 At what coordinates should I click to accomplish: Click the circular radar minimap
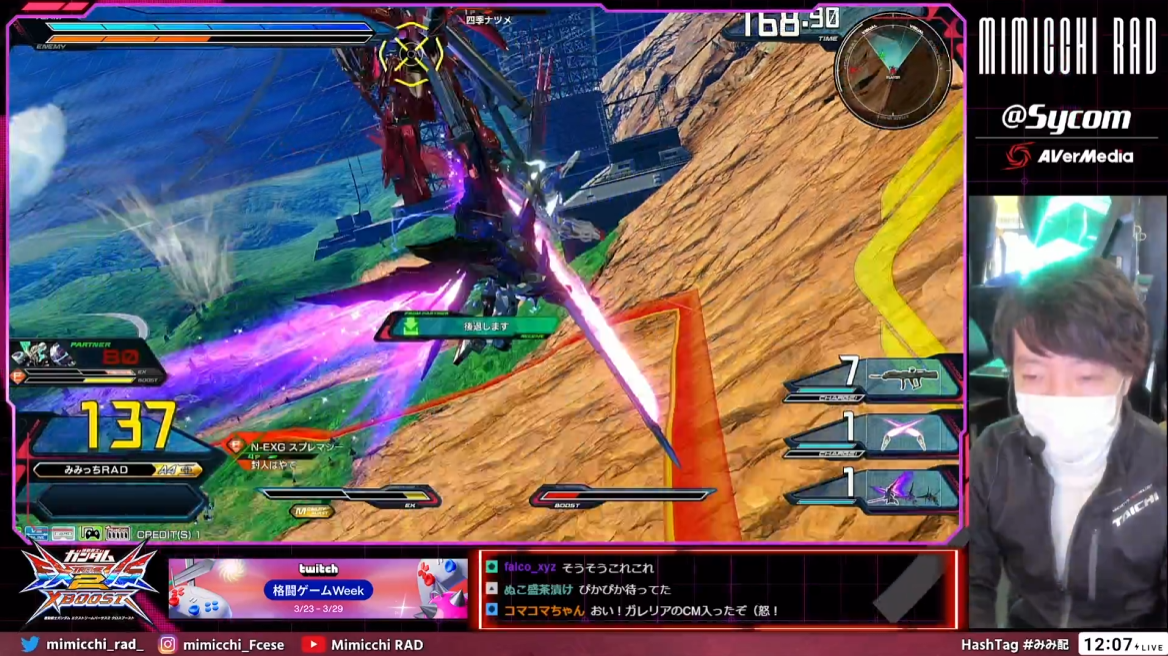892,70
